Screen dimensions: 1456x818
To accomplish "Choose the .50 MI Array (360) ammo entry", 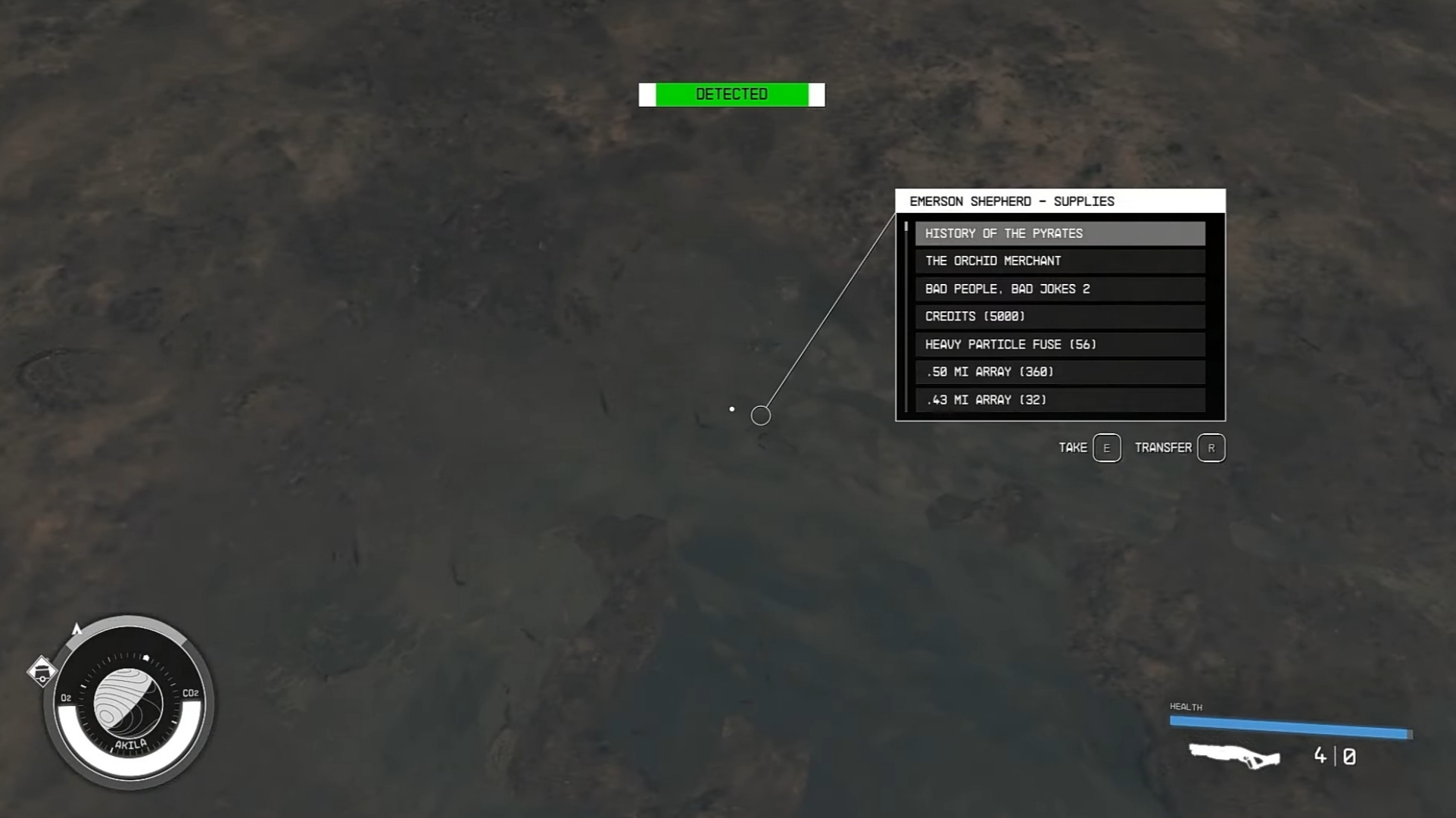I will tap(1059, 372).
